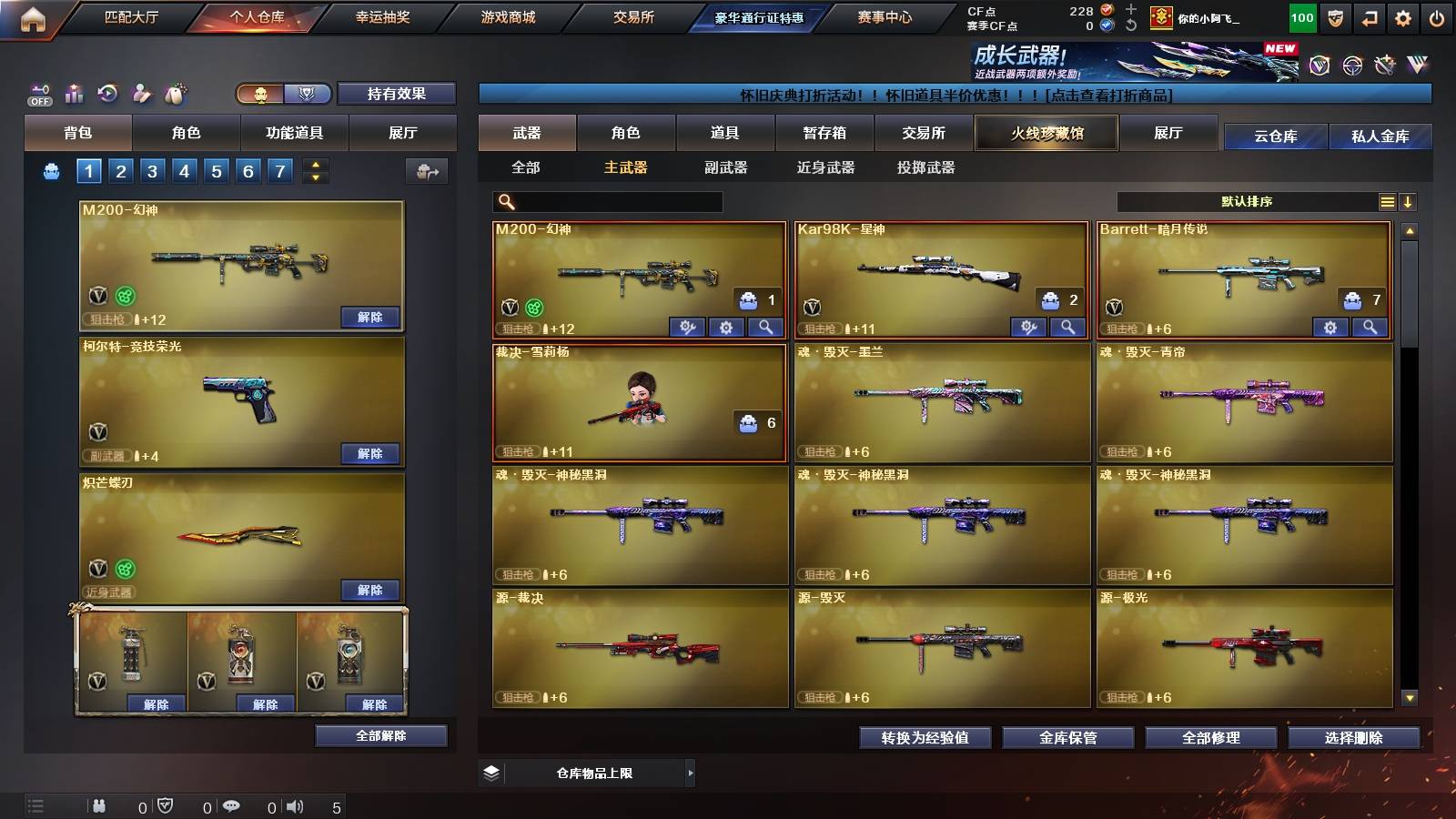
Task: Open the 默认排序 sorting dropdown
Action: click(x=1247, y=201)
